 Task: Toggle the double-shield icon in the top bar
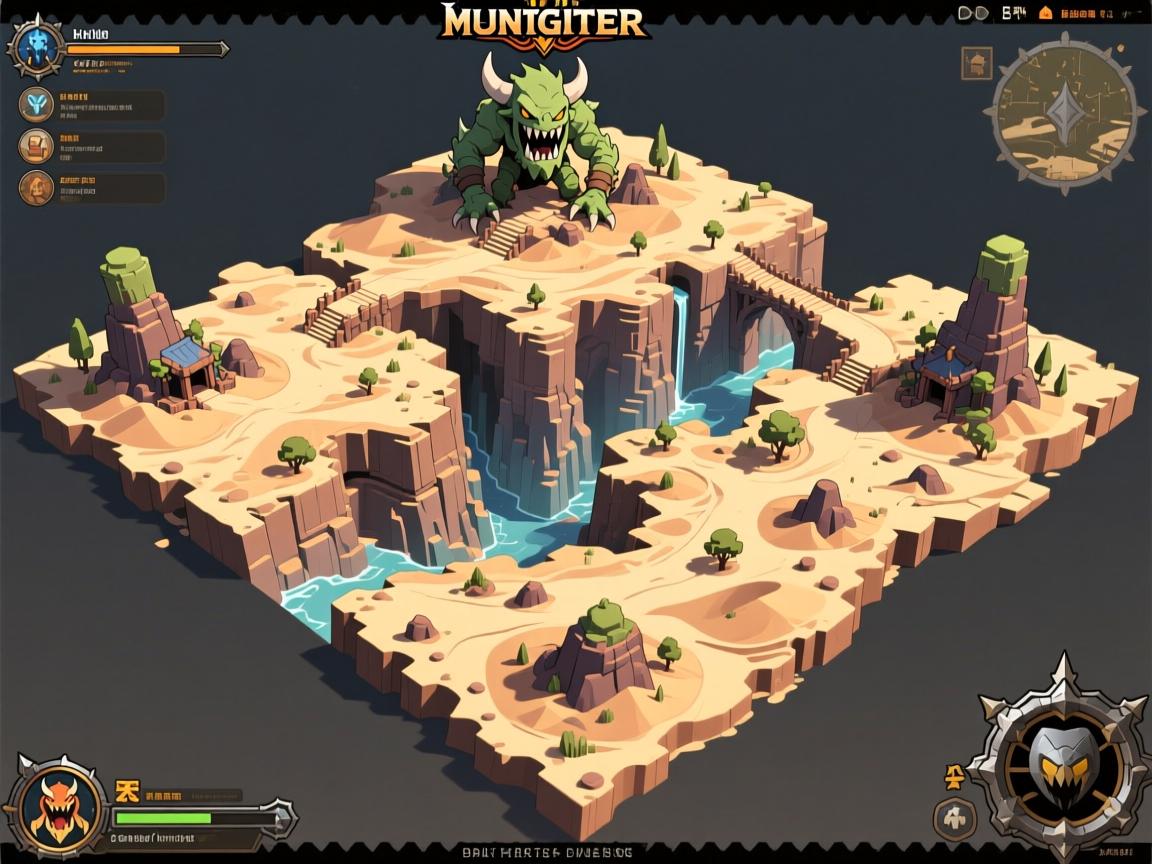pyautogui.click(x=974, y=13)
